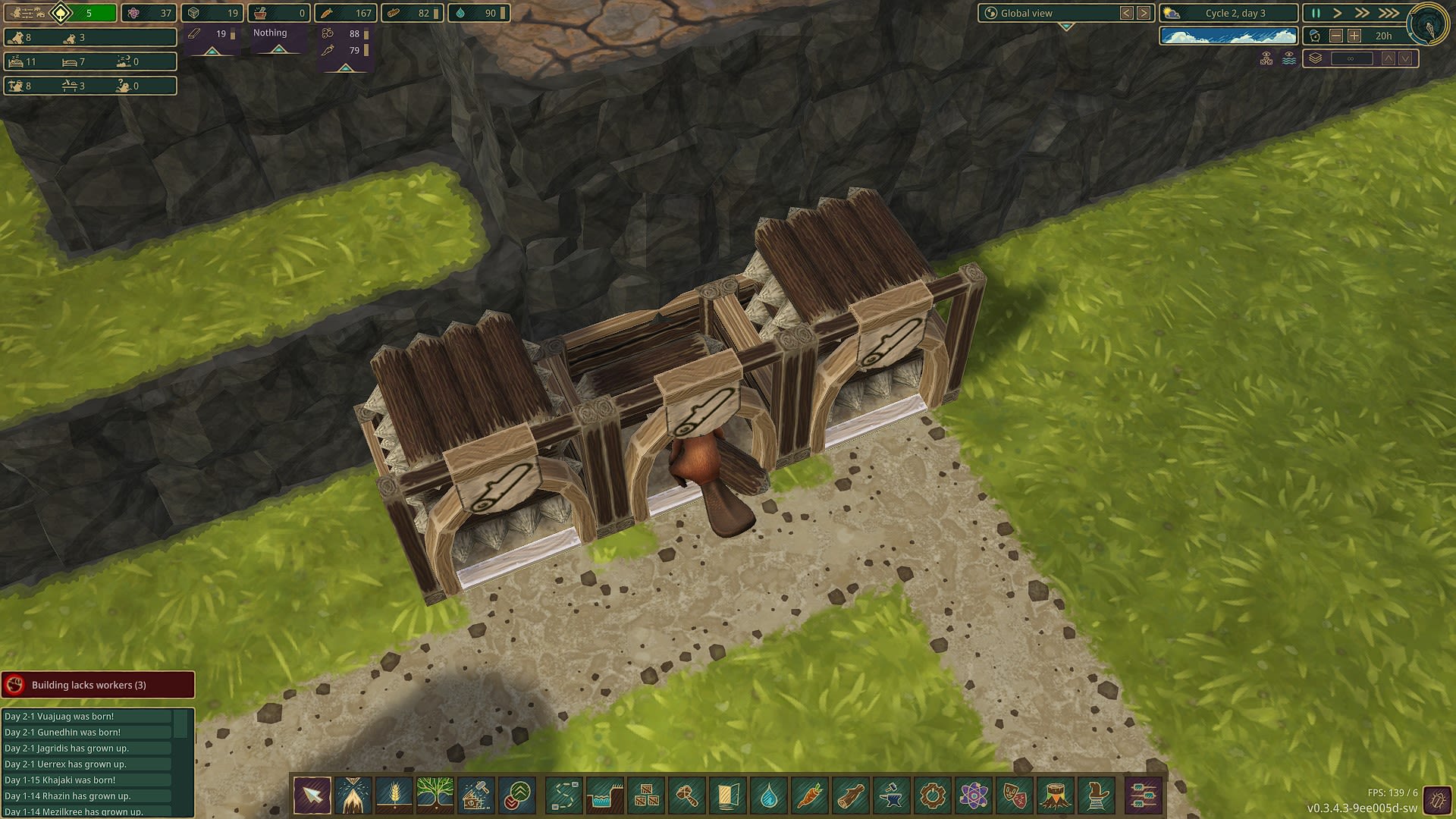Toggle water visibility eye icon
1456x819 pixels.
(x=1288, y=58)
